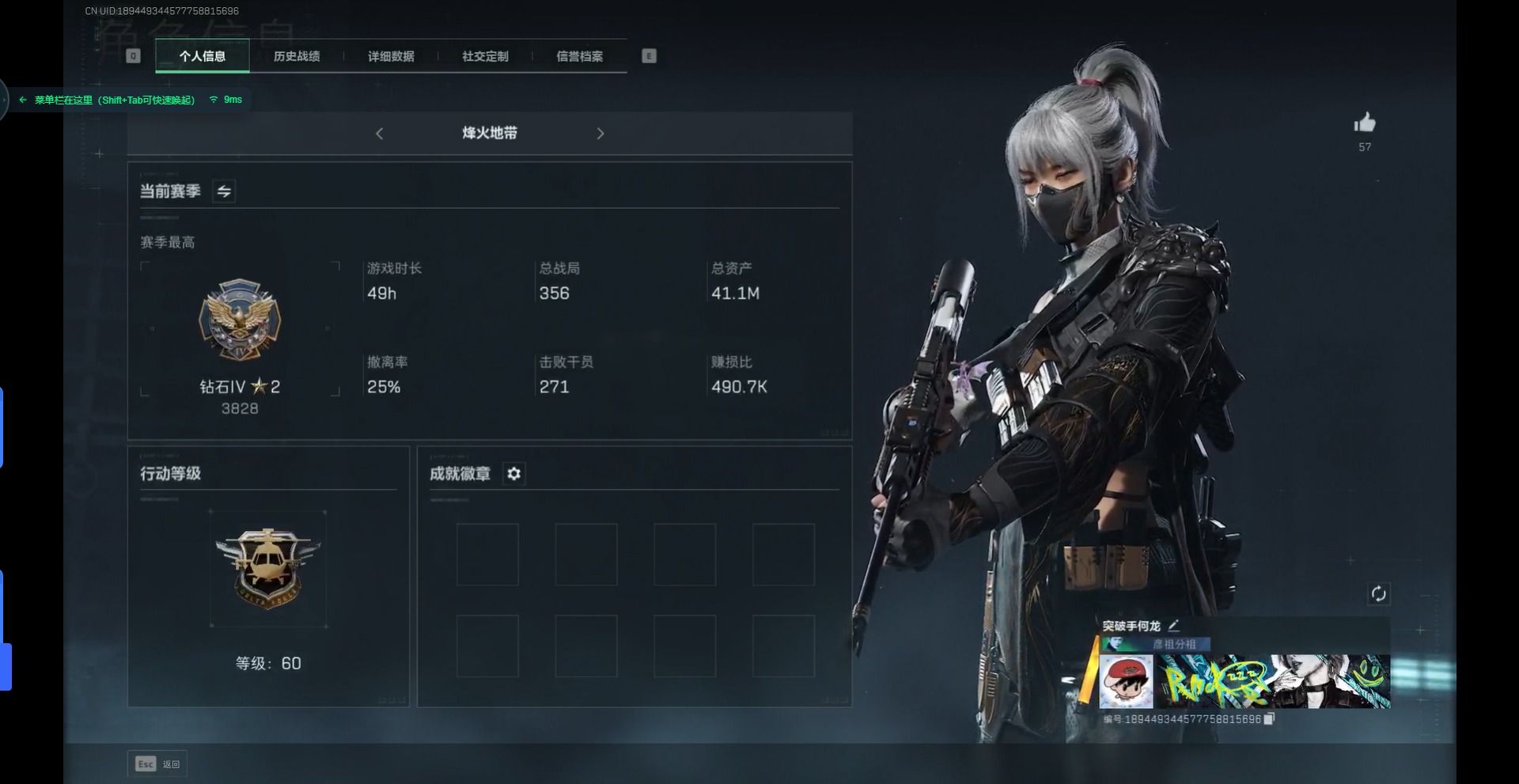Switch to the 个人信息 tab

point(203,56)
